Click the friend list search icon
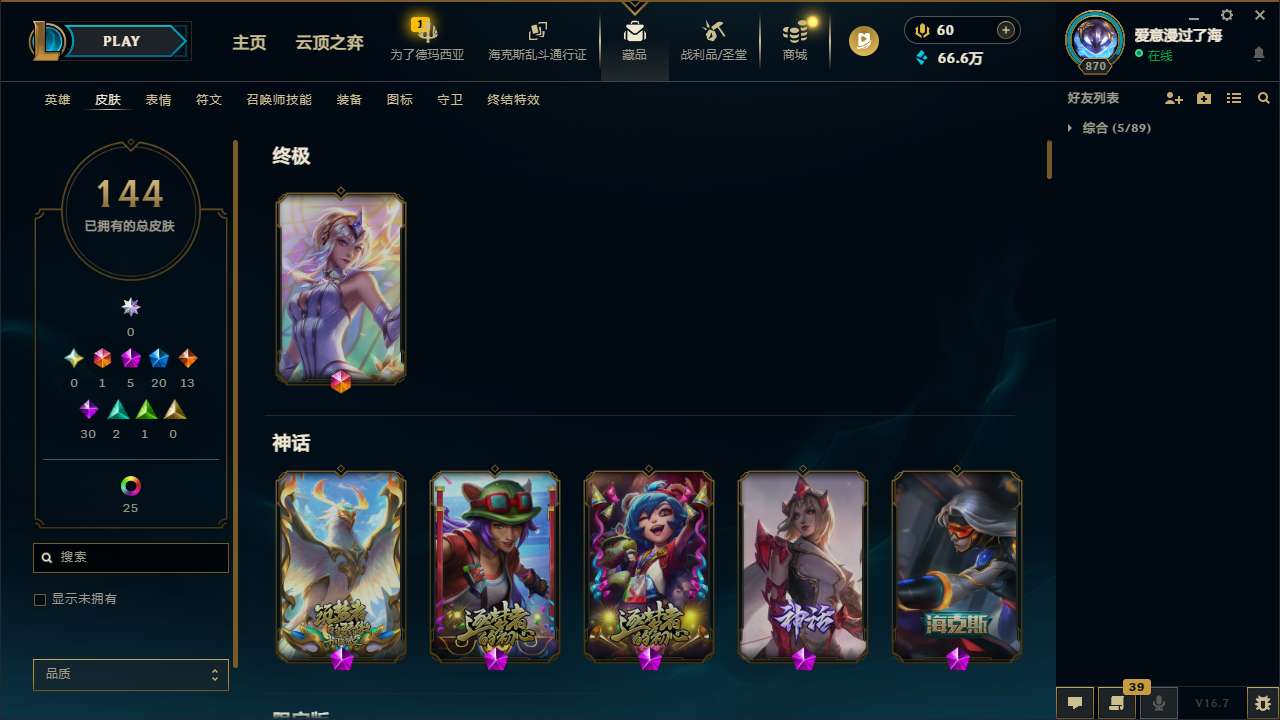1280x720 pixels. (1264, 98)
